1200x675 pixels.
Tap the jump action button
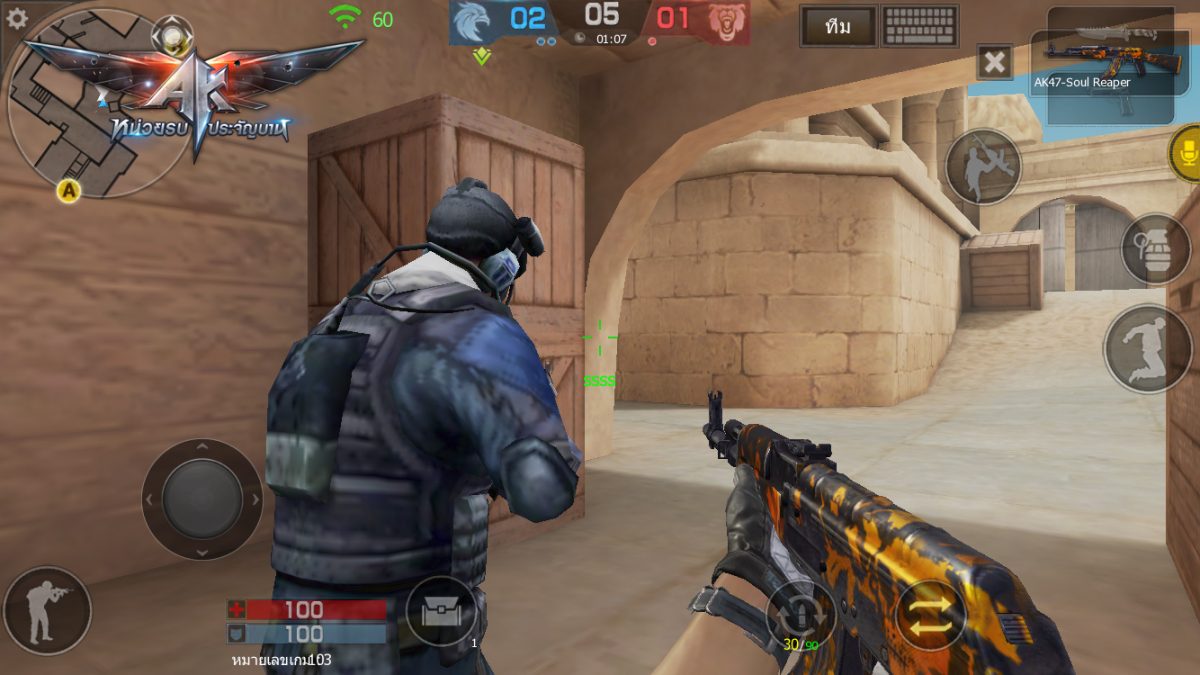click(1148, 349)
